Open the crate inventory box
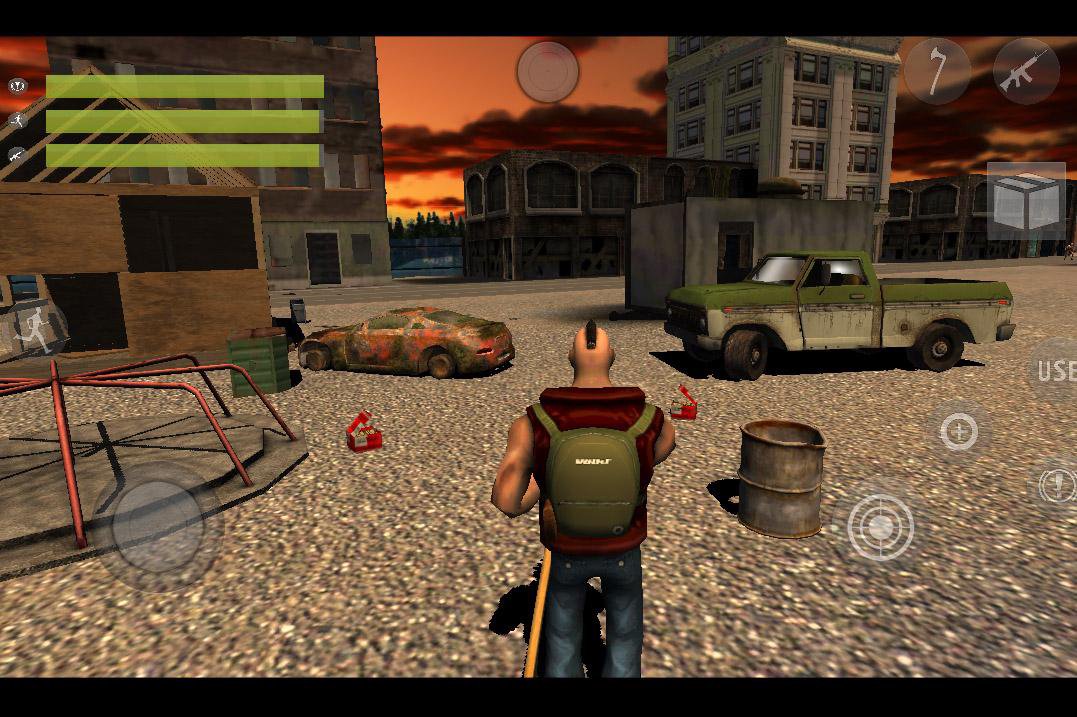This screenshot has height=717, width=1077. coord(1026,201)
